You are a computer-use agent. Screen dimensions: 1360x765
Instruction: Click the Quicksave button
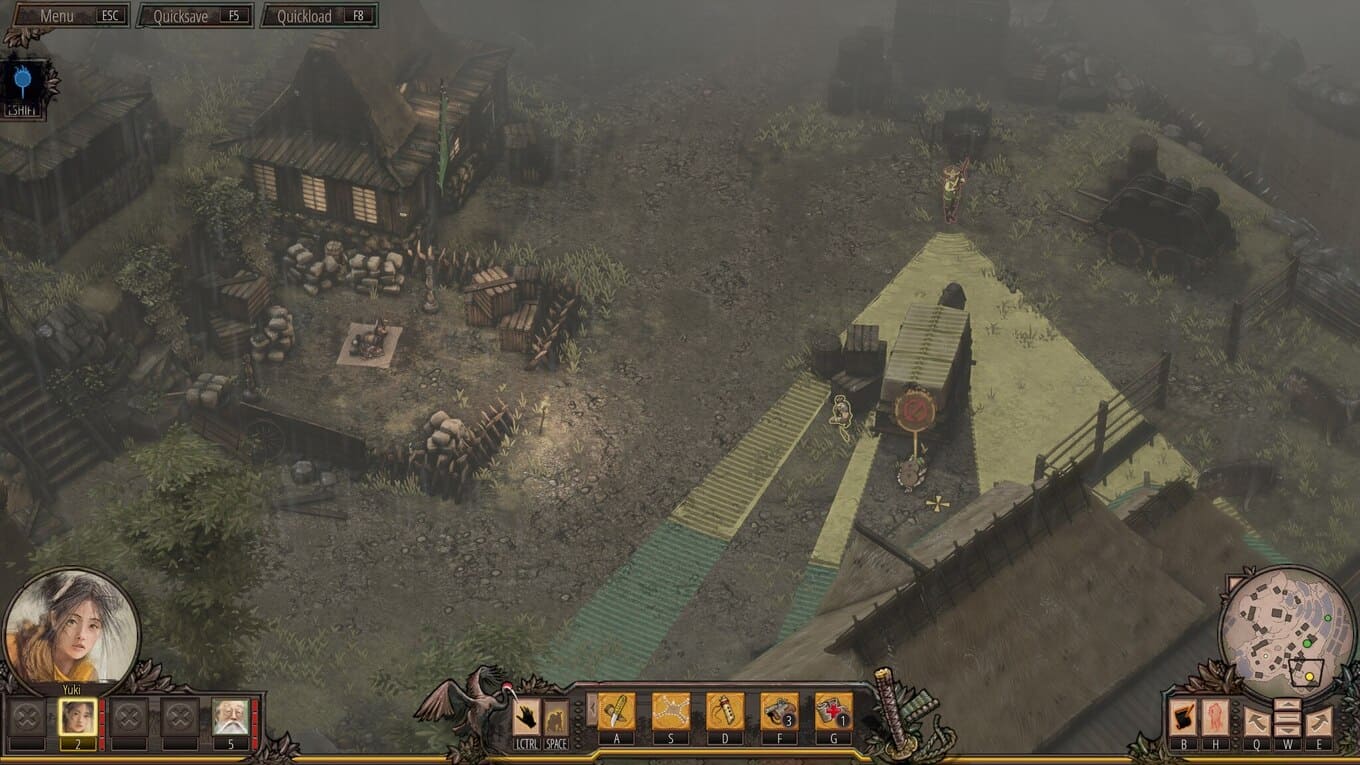pos(194,16)
